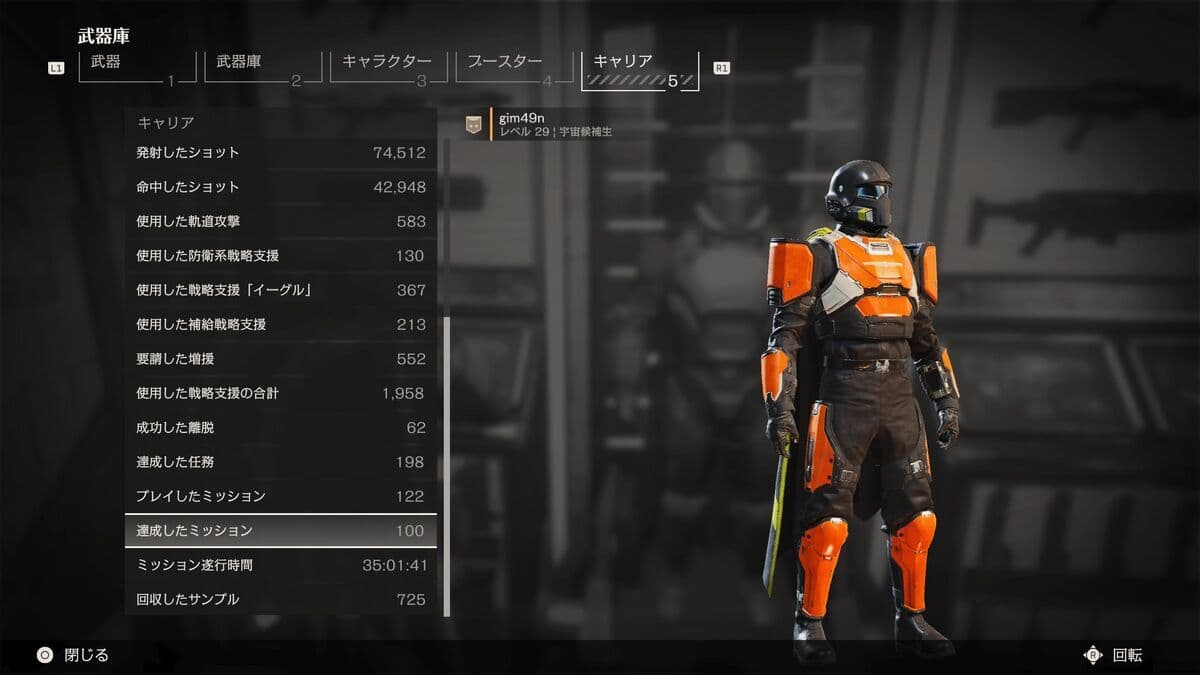1200x675 pixels.
Task: Choose the 要請した増援 row
Action: (x=281, y=359)
